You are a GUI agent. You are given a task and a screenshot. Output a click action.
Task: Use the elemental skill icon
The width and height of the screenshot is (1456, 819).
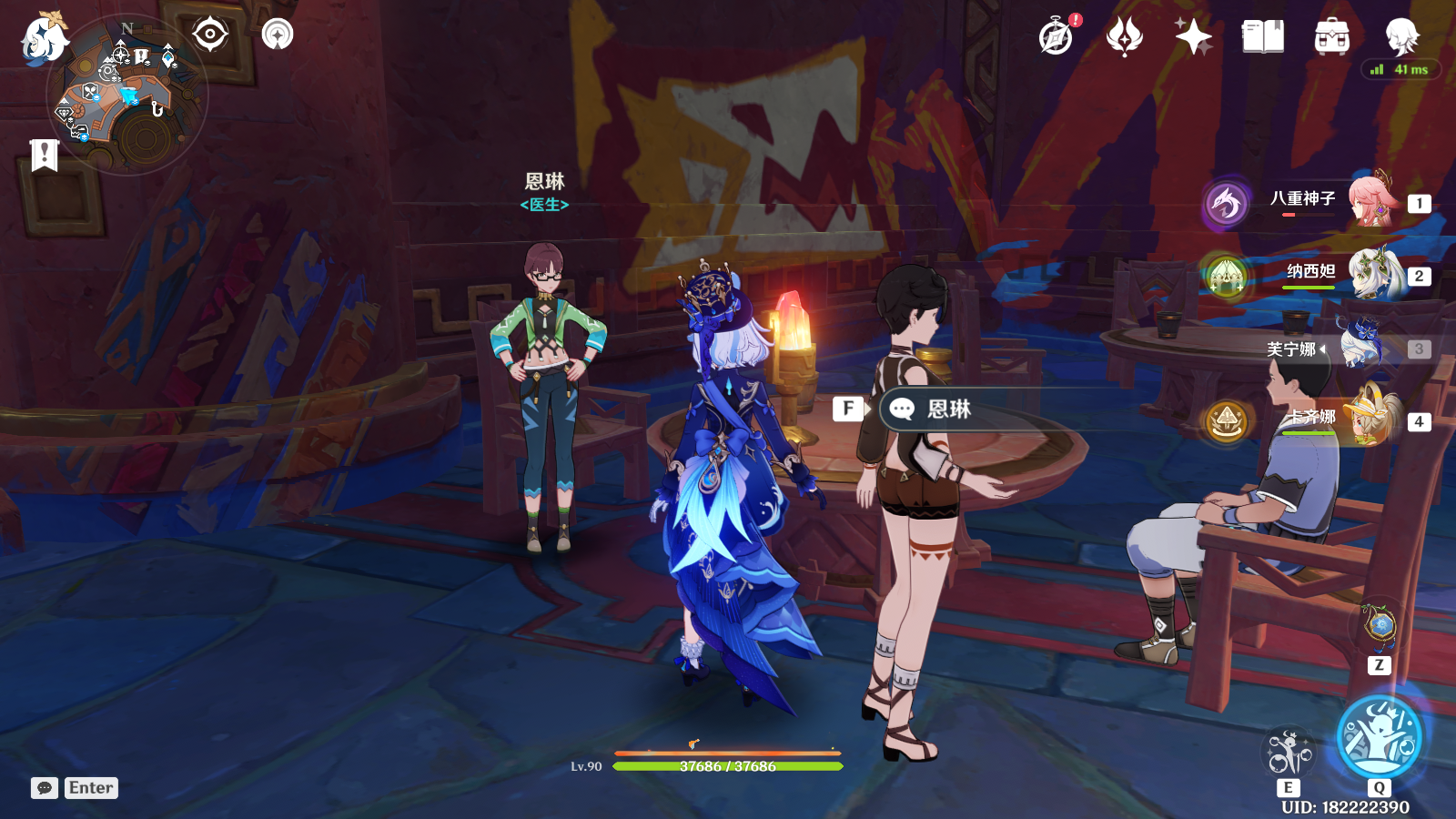(x=1289, y=753)
